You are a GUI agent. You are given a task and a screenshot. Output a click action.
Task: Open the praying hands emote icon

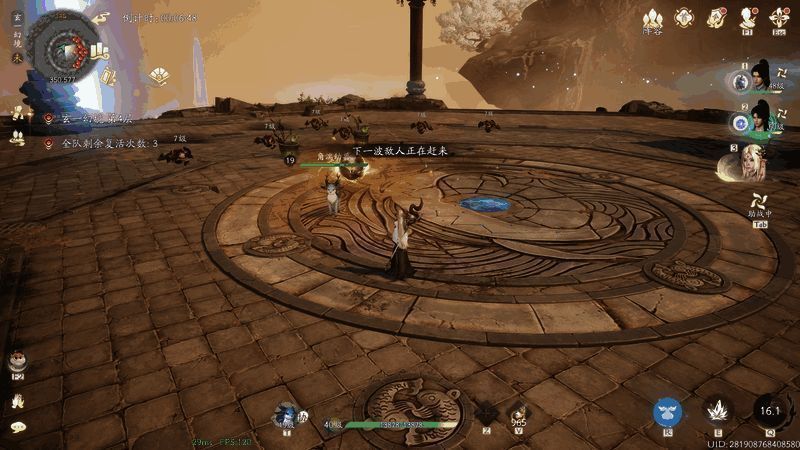(17, 401)
